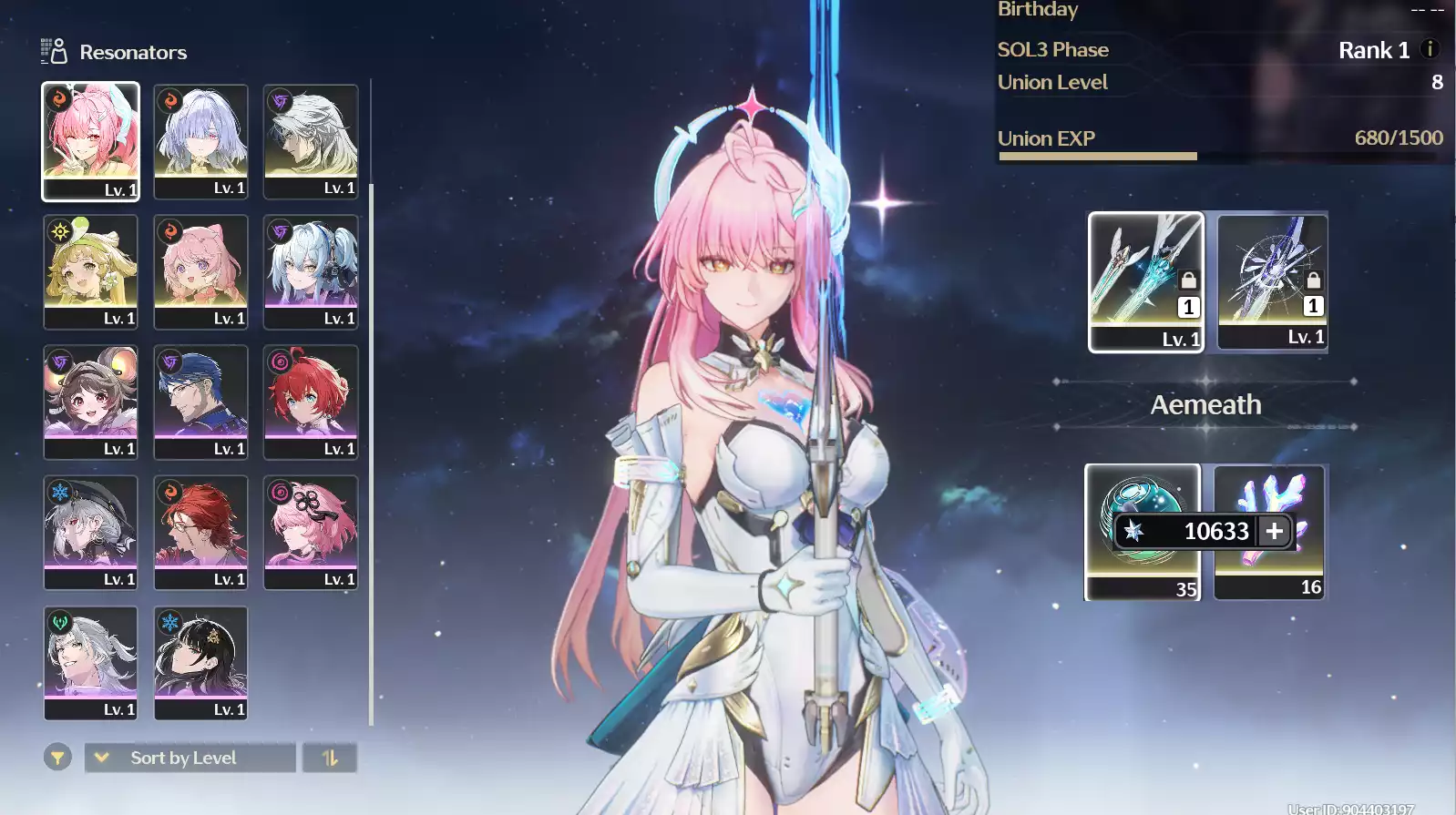Pick the blonde girl with green hat
This screenshot has width=1456, height=815.
(x=90, y=271)
